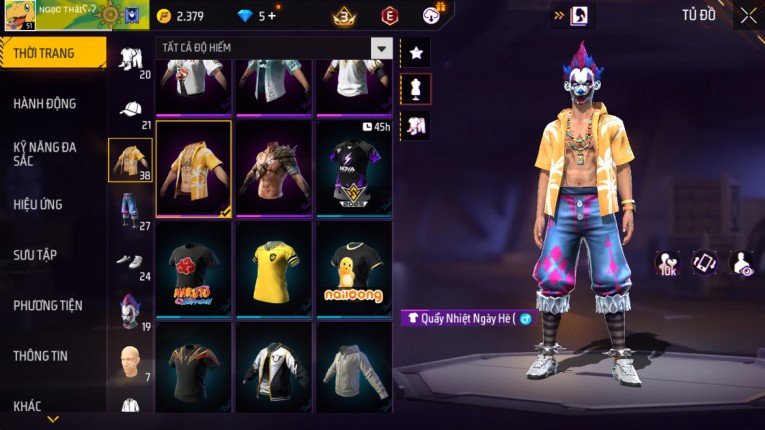This screenshot has width=765, height=430.
Task: Open the white shoes subcategory
Action: coord(130,260)
